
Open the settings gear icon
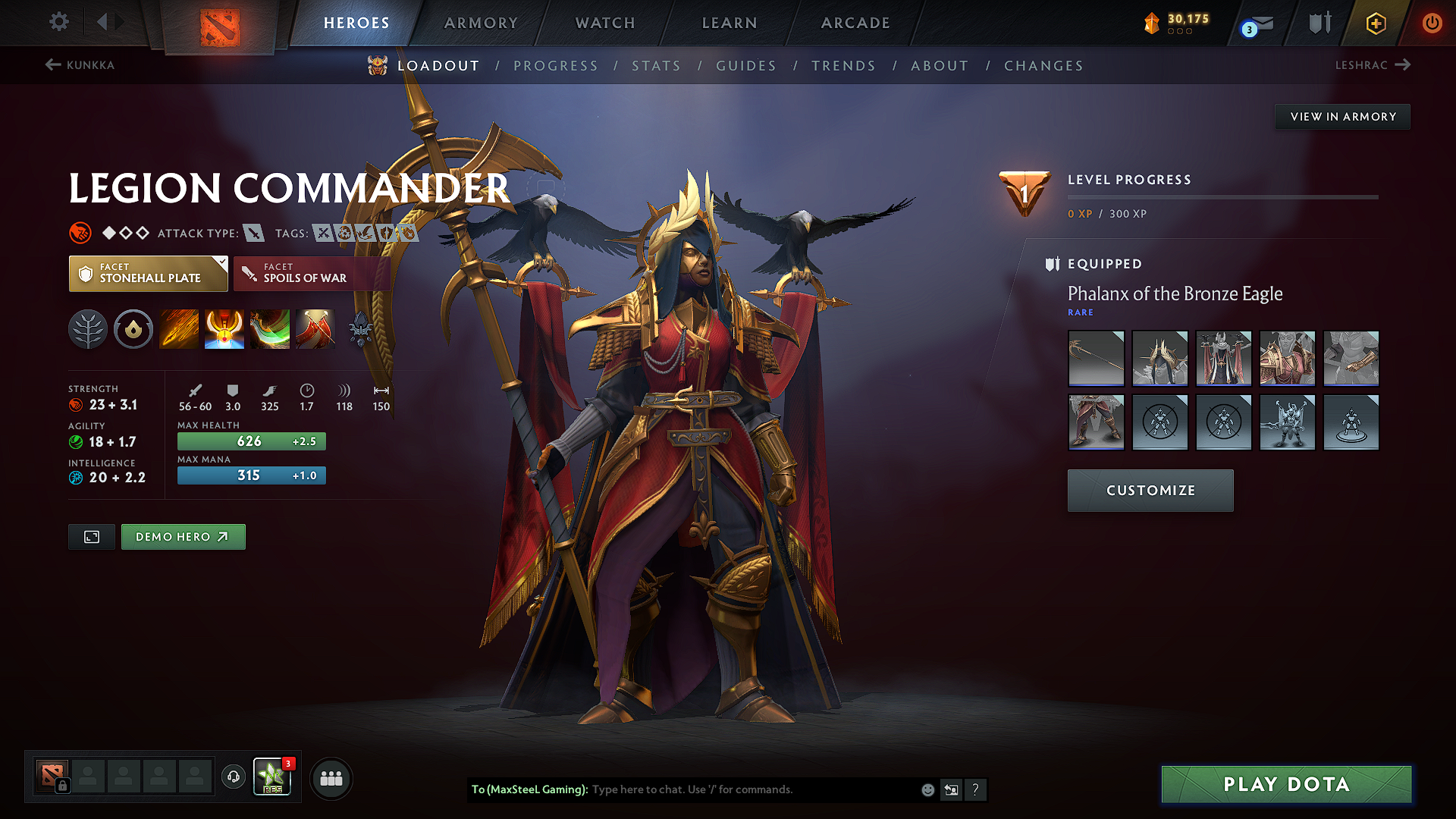click(58, 22)
